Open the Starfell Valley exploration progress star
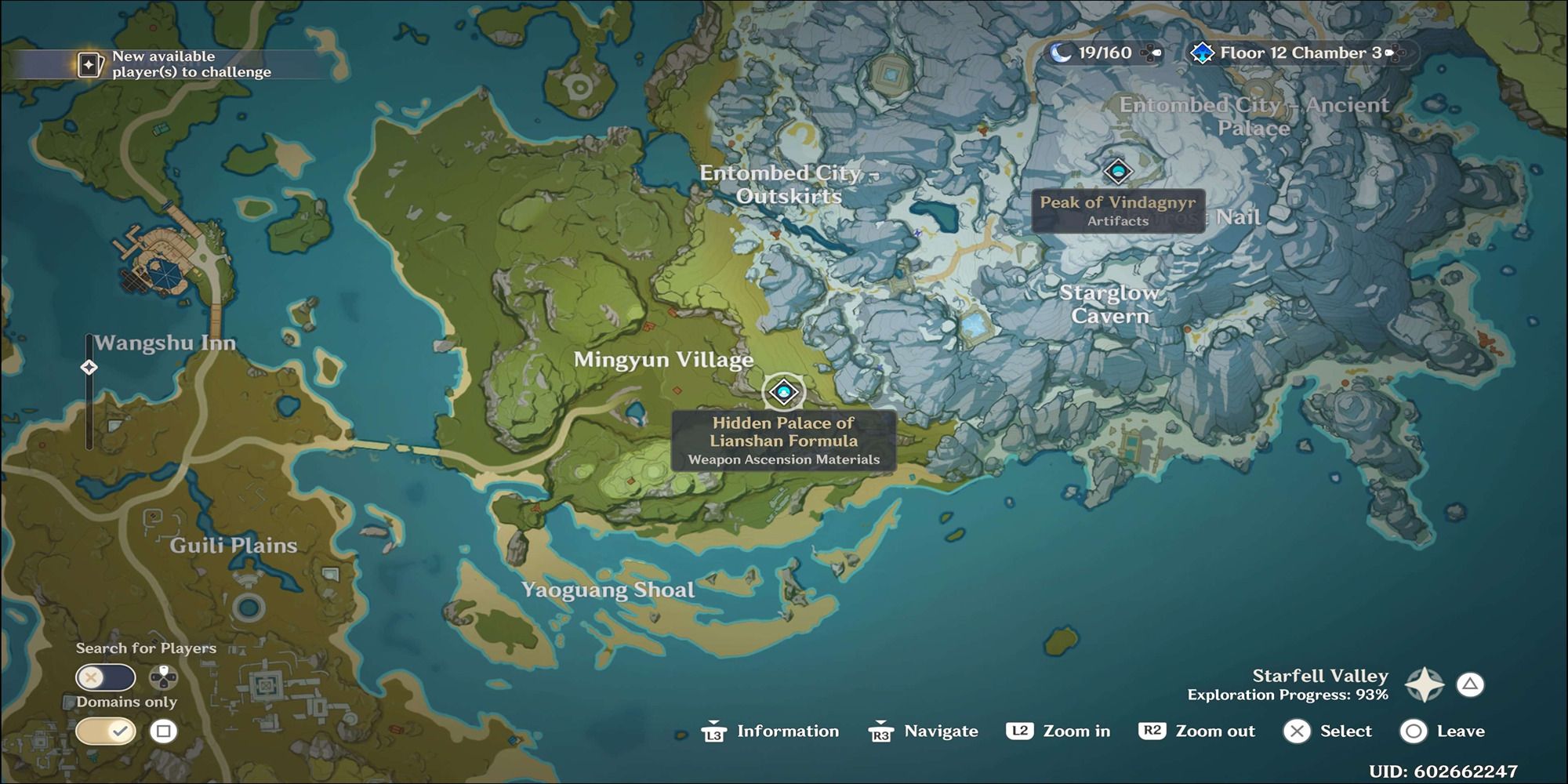 pyautogui.click(x=1424, y=685)
